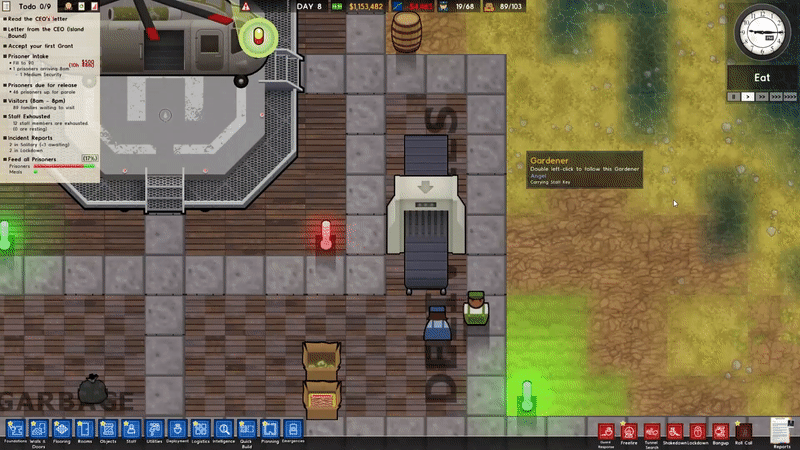This screenshot has height=450, width=800.
Task: Open the Planning tool
Action: 270,428
